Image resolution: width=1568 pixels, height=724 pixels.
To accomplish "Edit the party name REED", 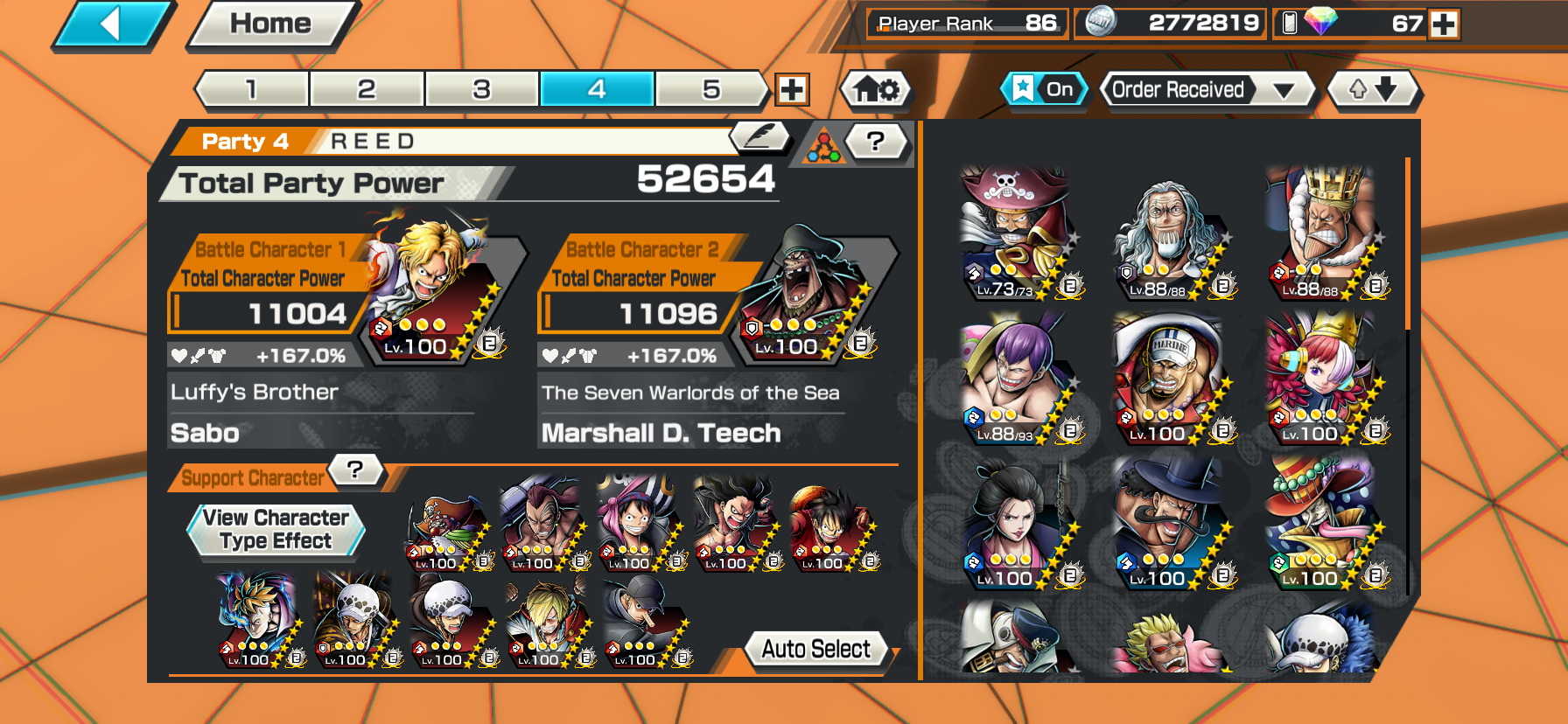I will pyautogui.click(x=759, y=136).
